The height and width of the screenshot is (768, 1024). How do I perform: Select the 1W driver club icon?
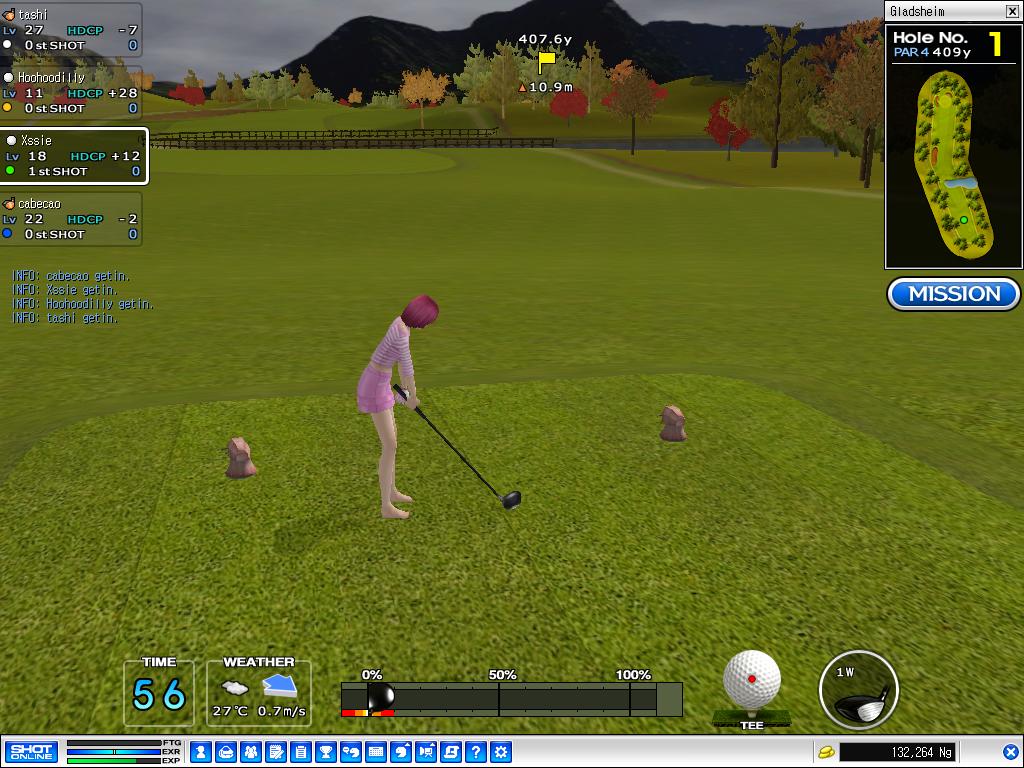coord(858,689)
